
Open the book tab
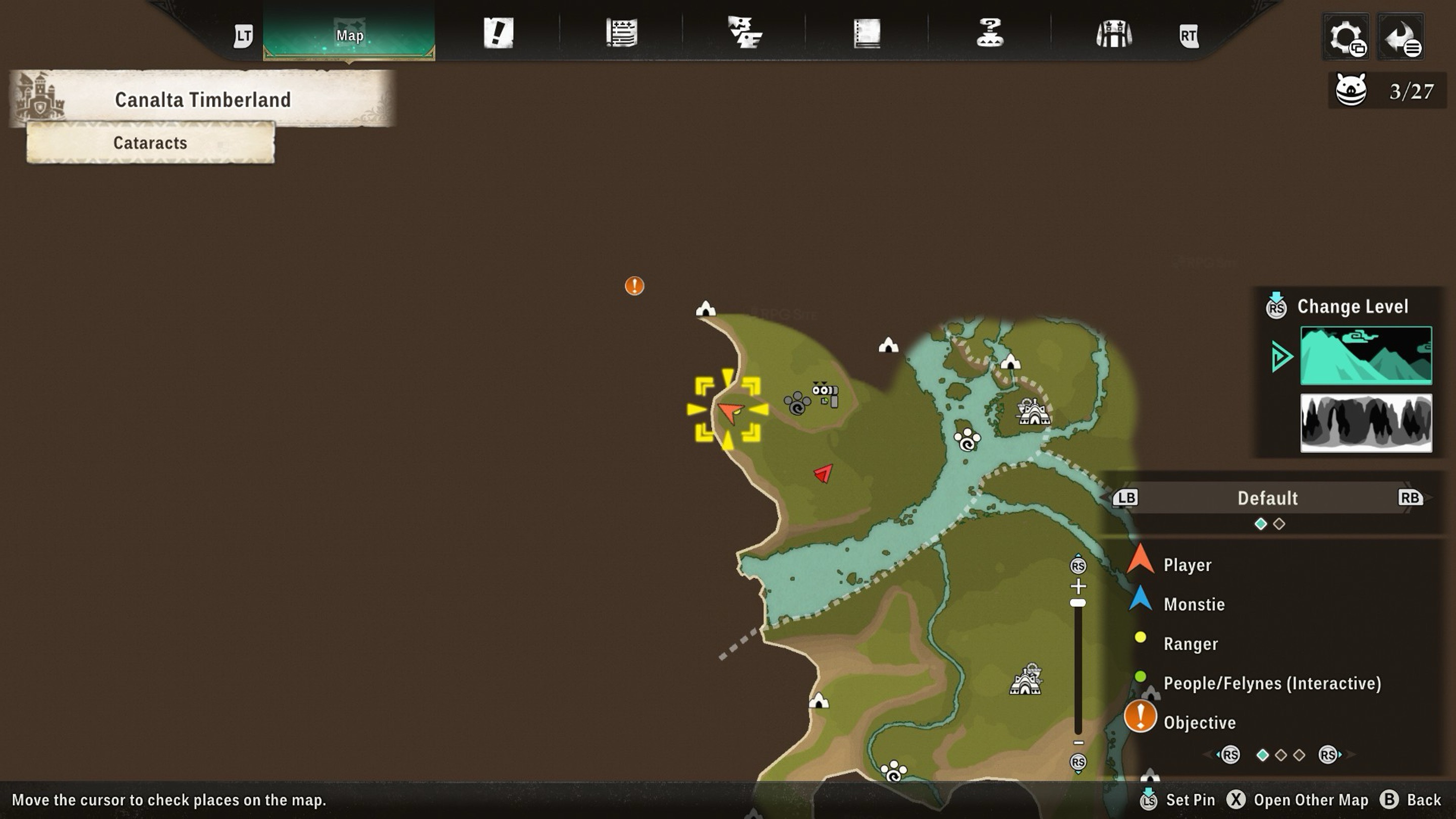click(867, 33)
